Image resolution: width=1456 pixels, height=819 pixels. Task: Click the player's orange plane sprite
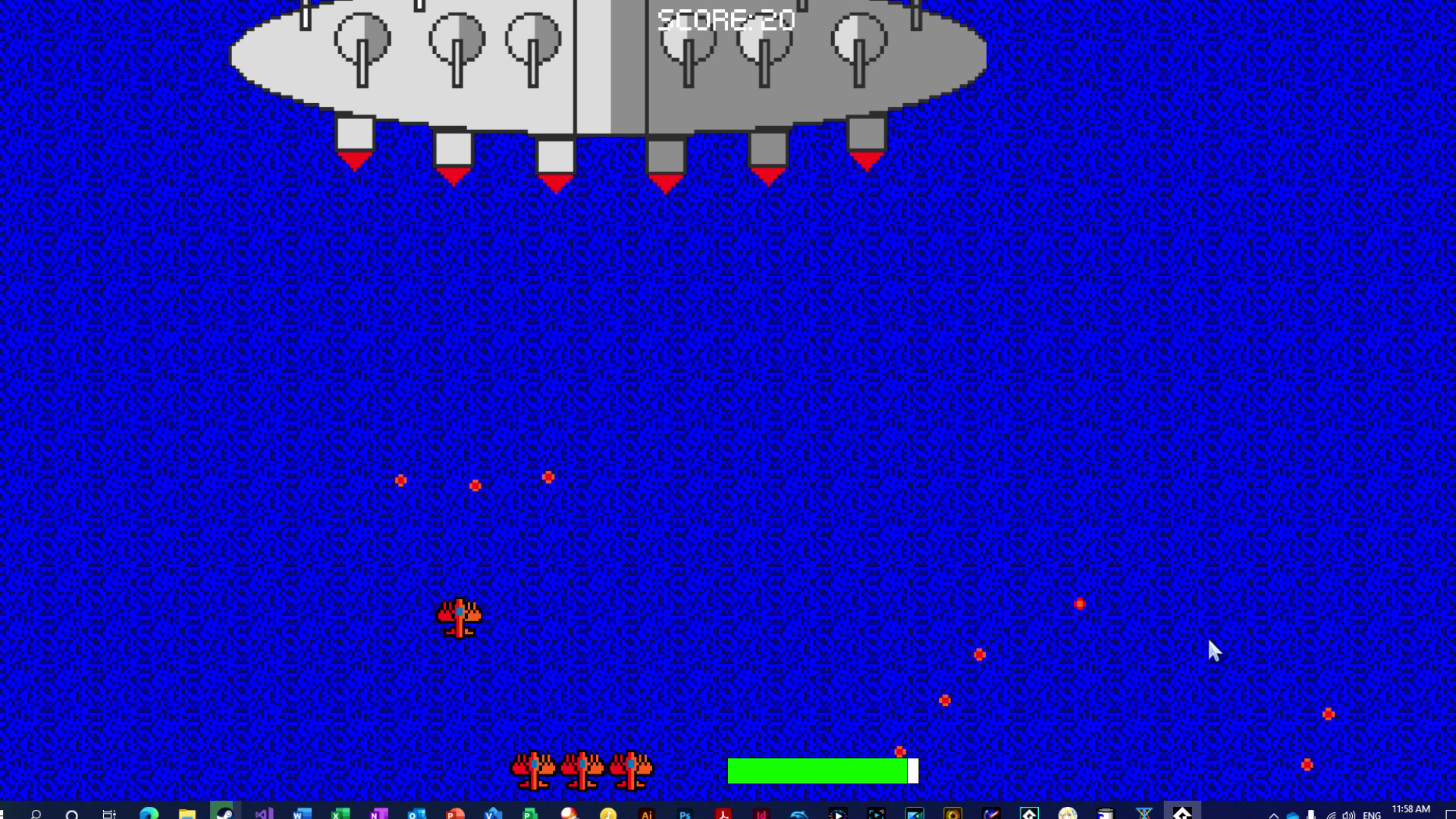point(460,618)
